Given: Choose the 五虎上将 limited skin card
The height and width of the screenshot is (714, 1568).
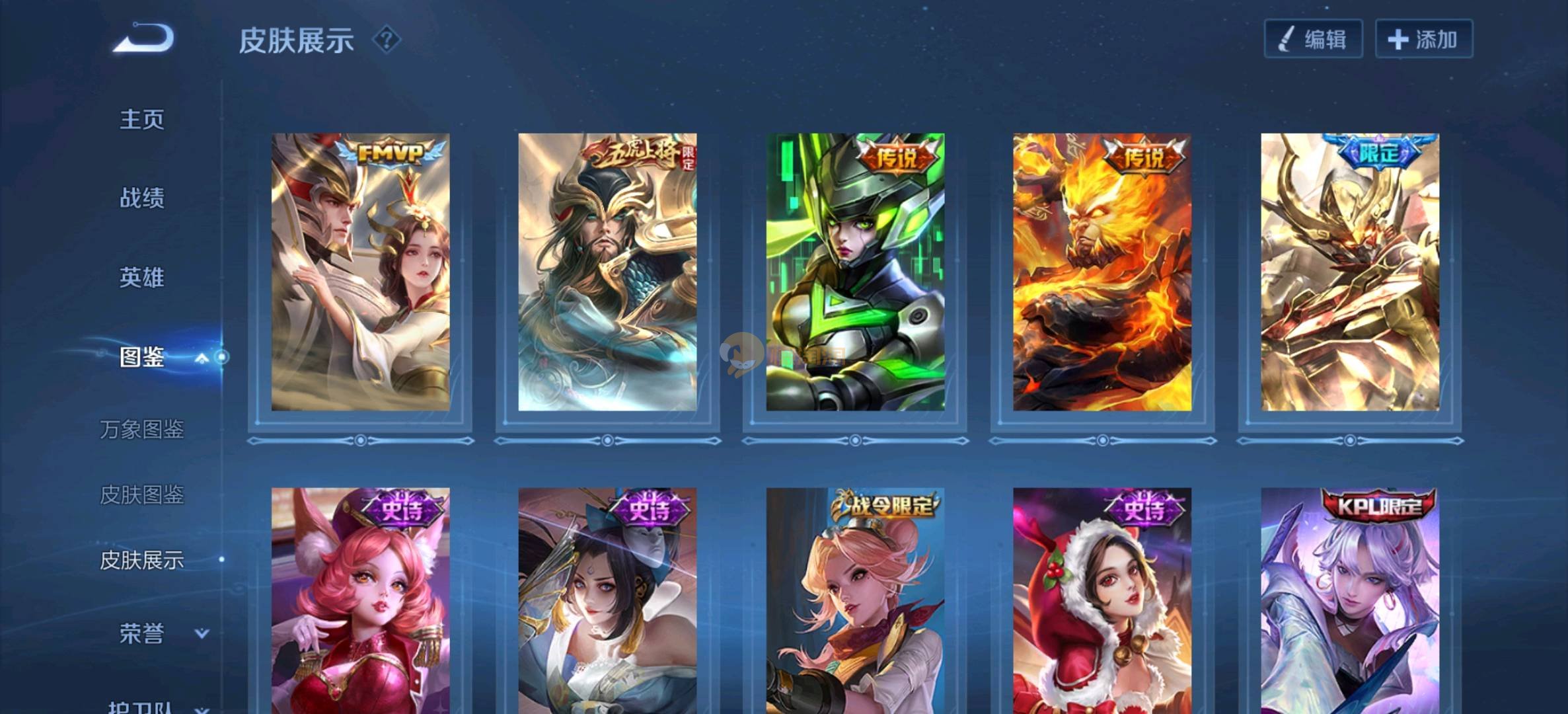Looking at the screenshot, I should click(607, 272).
